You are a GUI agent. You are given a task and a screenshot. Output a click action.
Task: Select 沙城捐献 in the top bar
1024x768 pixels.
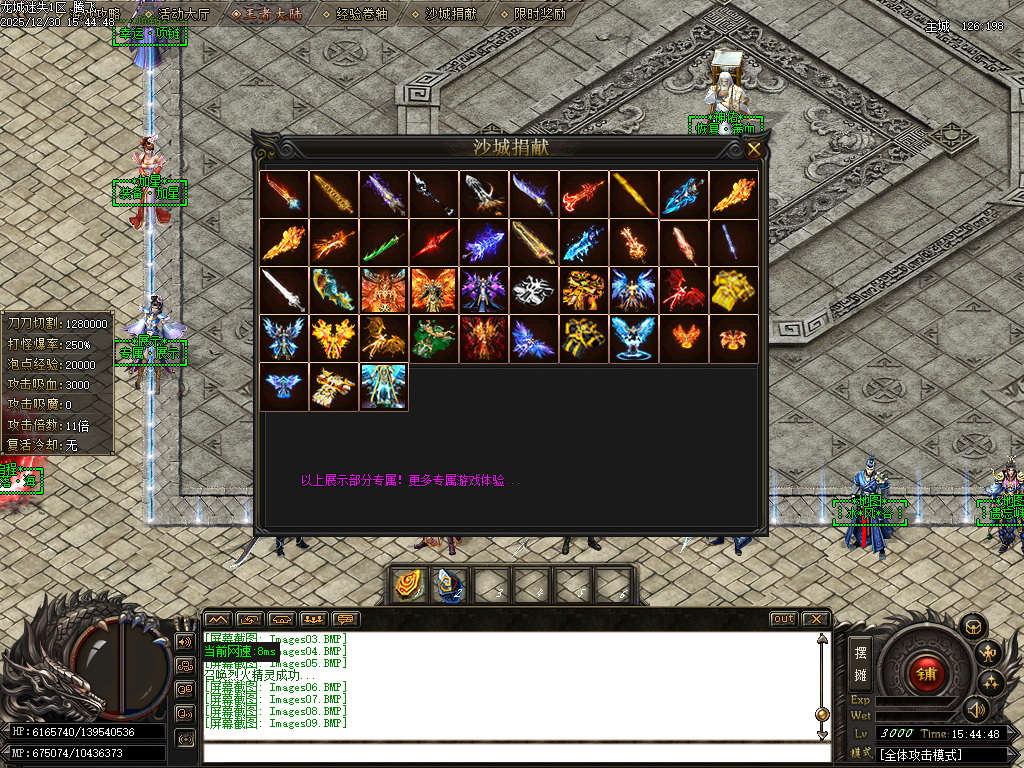450,14
